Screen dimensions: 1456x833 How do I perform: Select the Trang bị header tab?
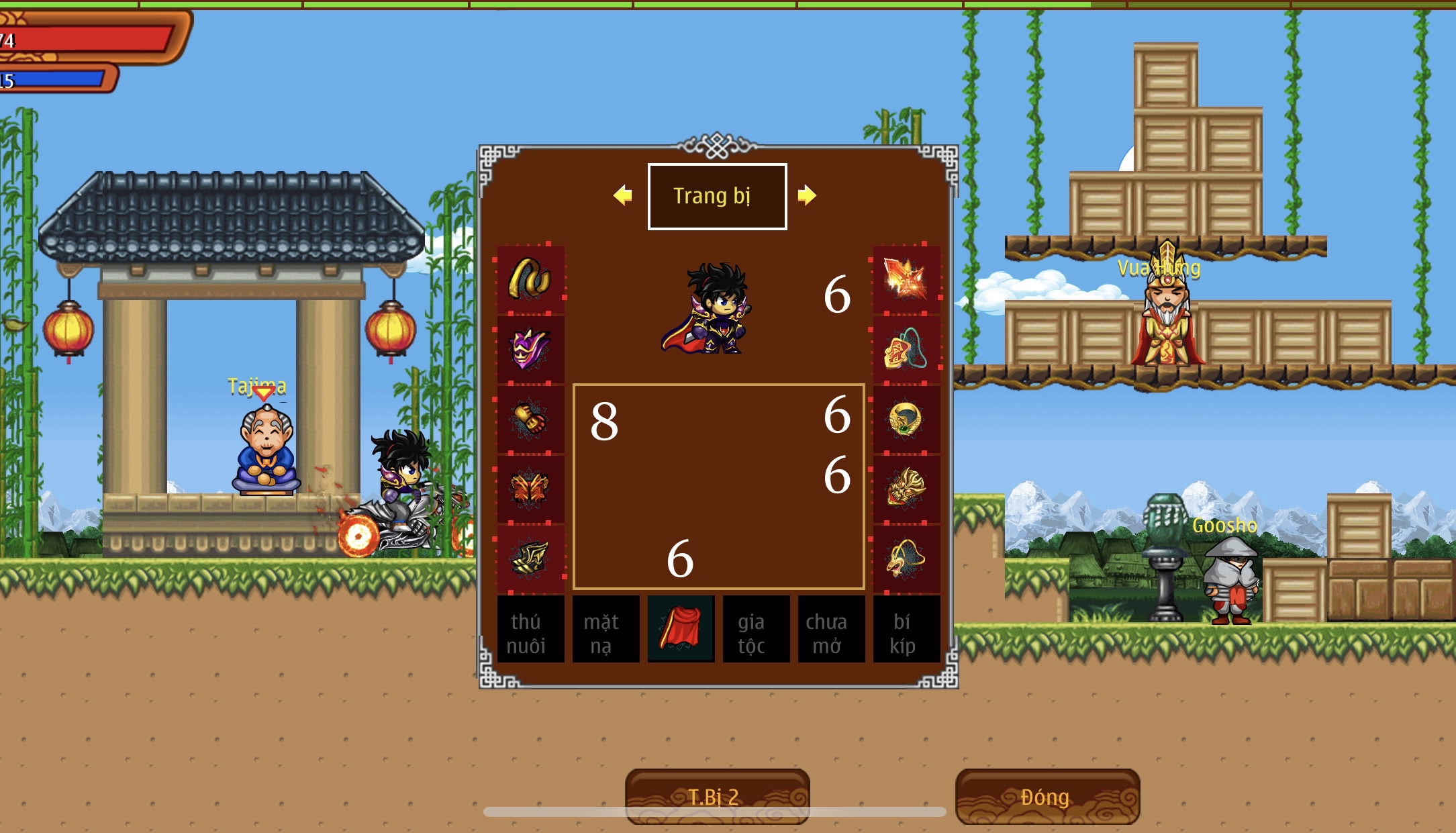click(x=717, y=196)
